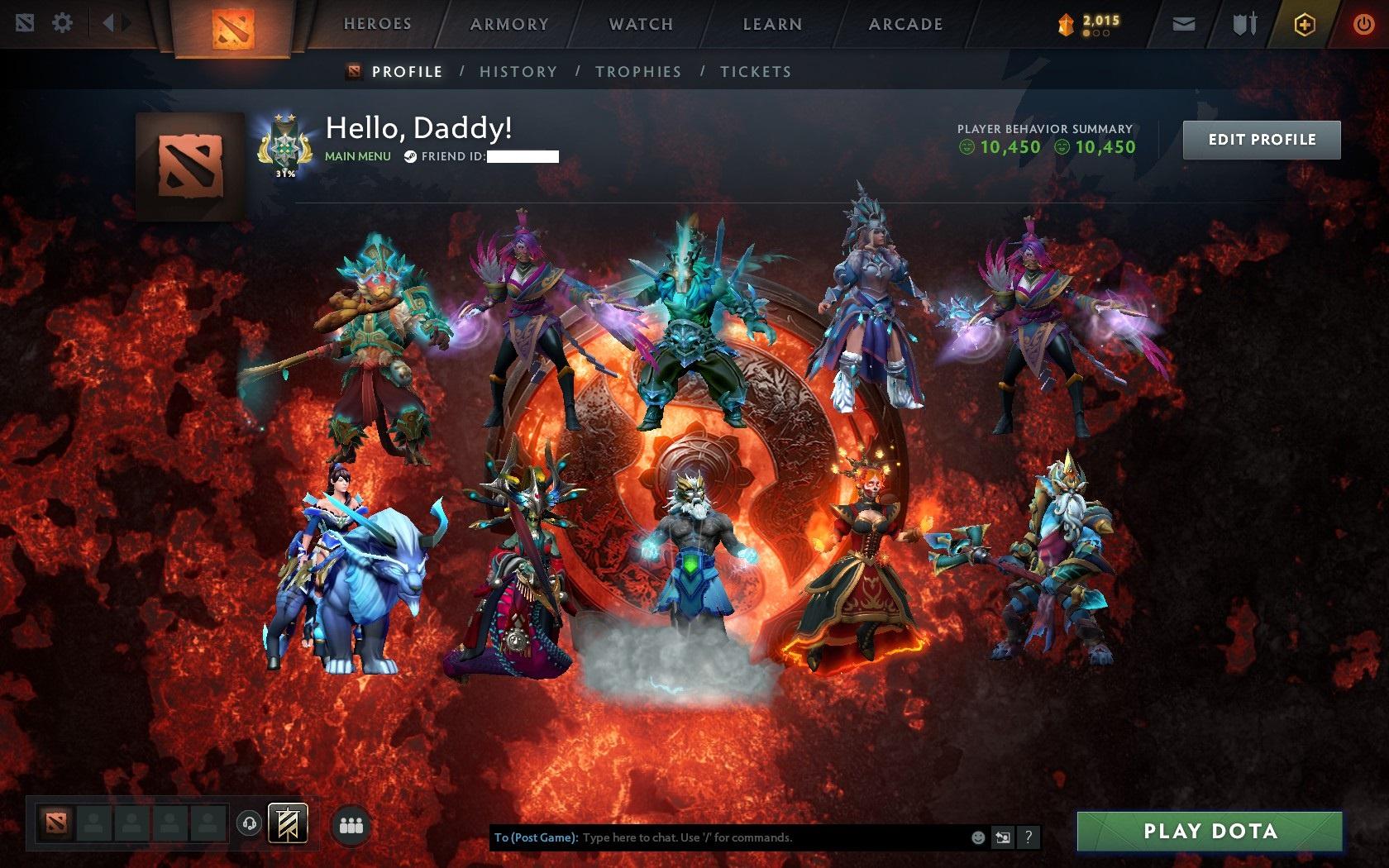Click the help question mark icon

[1029, 837]
